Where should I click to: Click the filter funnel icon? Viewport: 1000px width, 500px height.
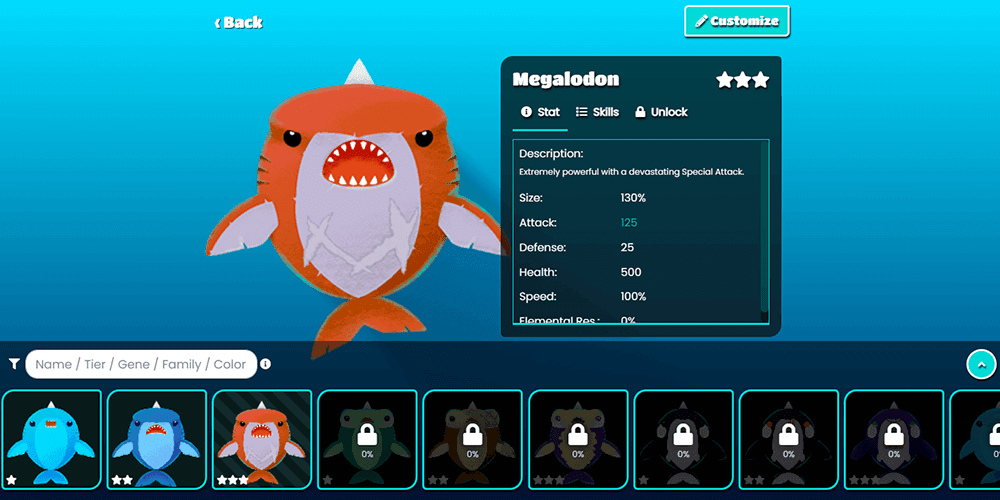point(14,364)
